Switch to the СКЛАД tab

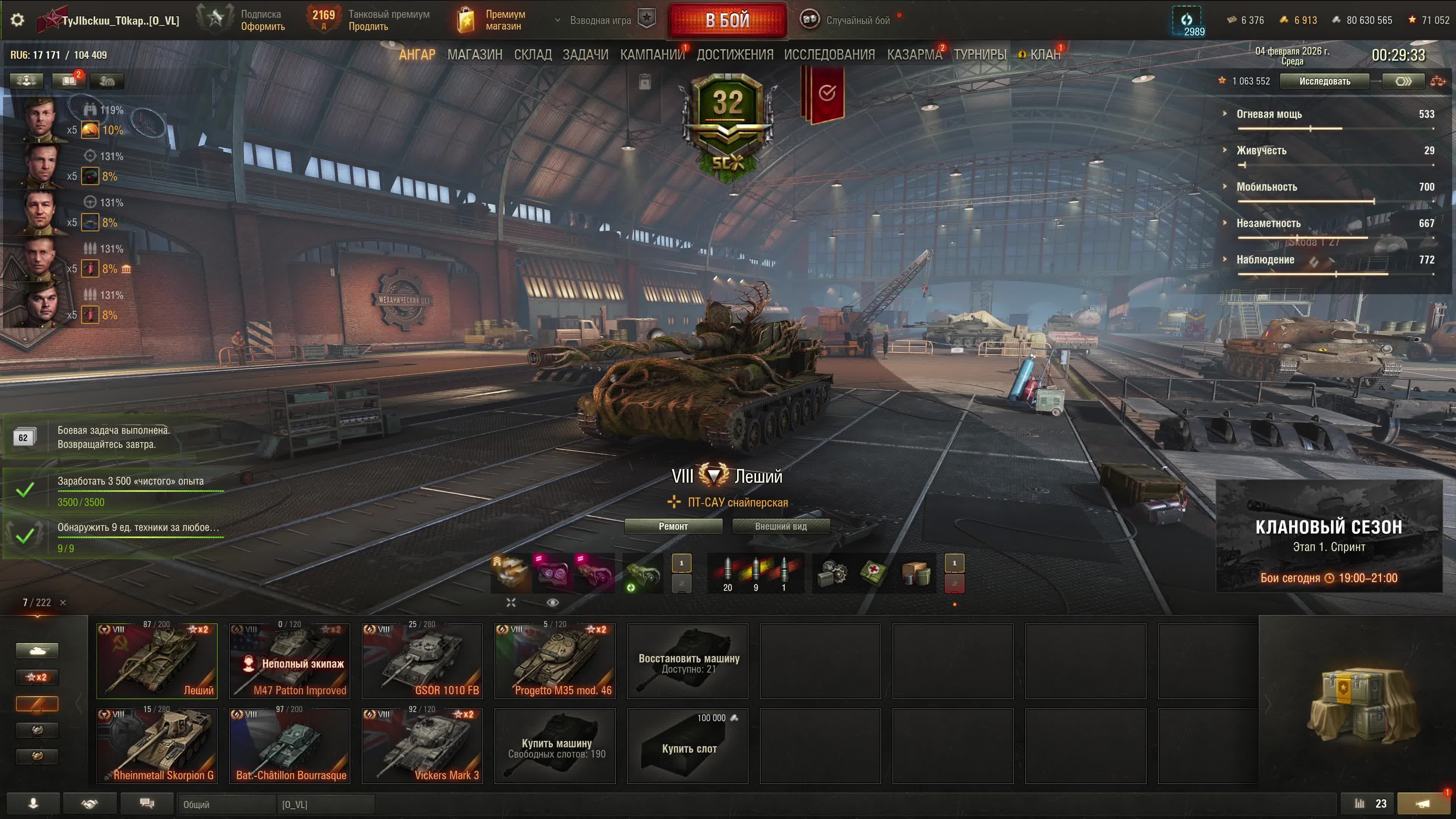pyautogui.click(x=532, y=55)
